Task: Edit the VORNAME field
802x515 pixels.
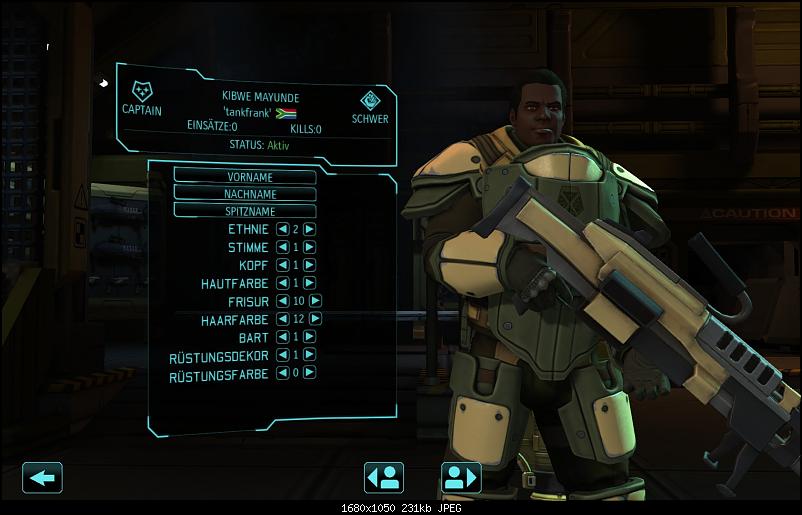Action: (x=245, y=175)
